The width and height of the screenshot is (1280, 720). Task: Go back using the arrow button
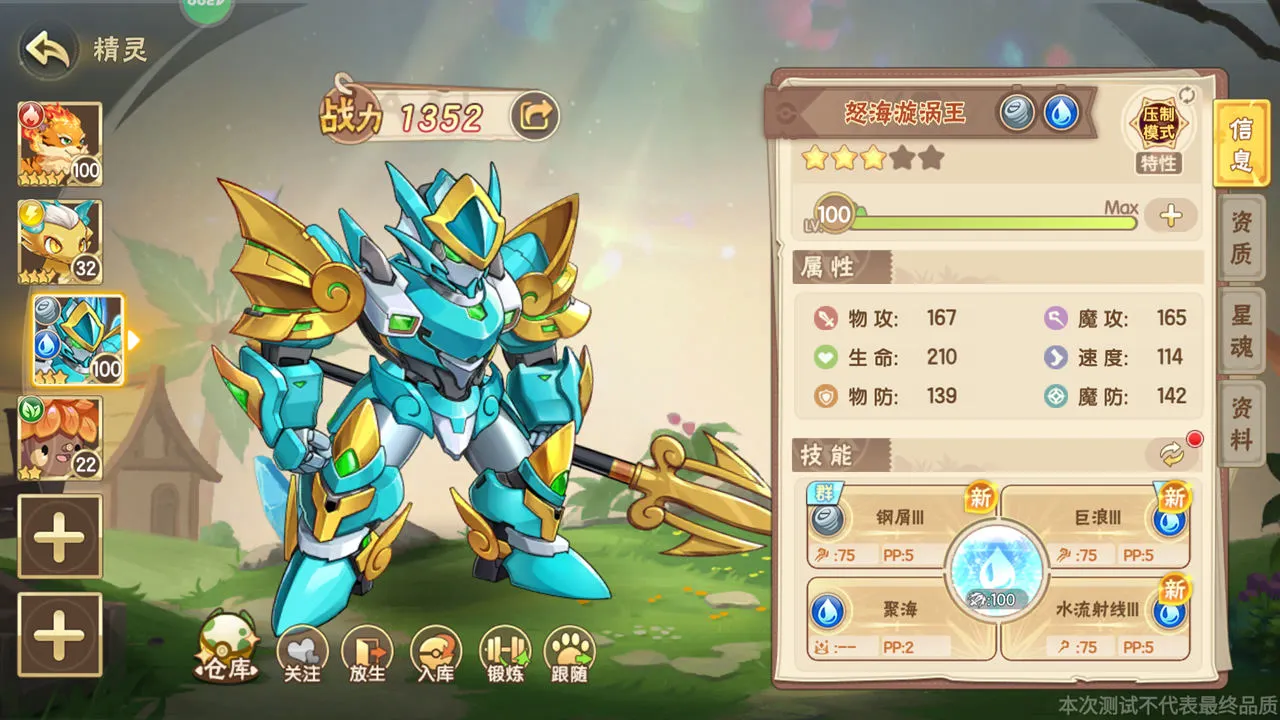[47, 50]
